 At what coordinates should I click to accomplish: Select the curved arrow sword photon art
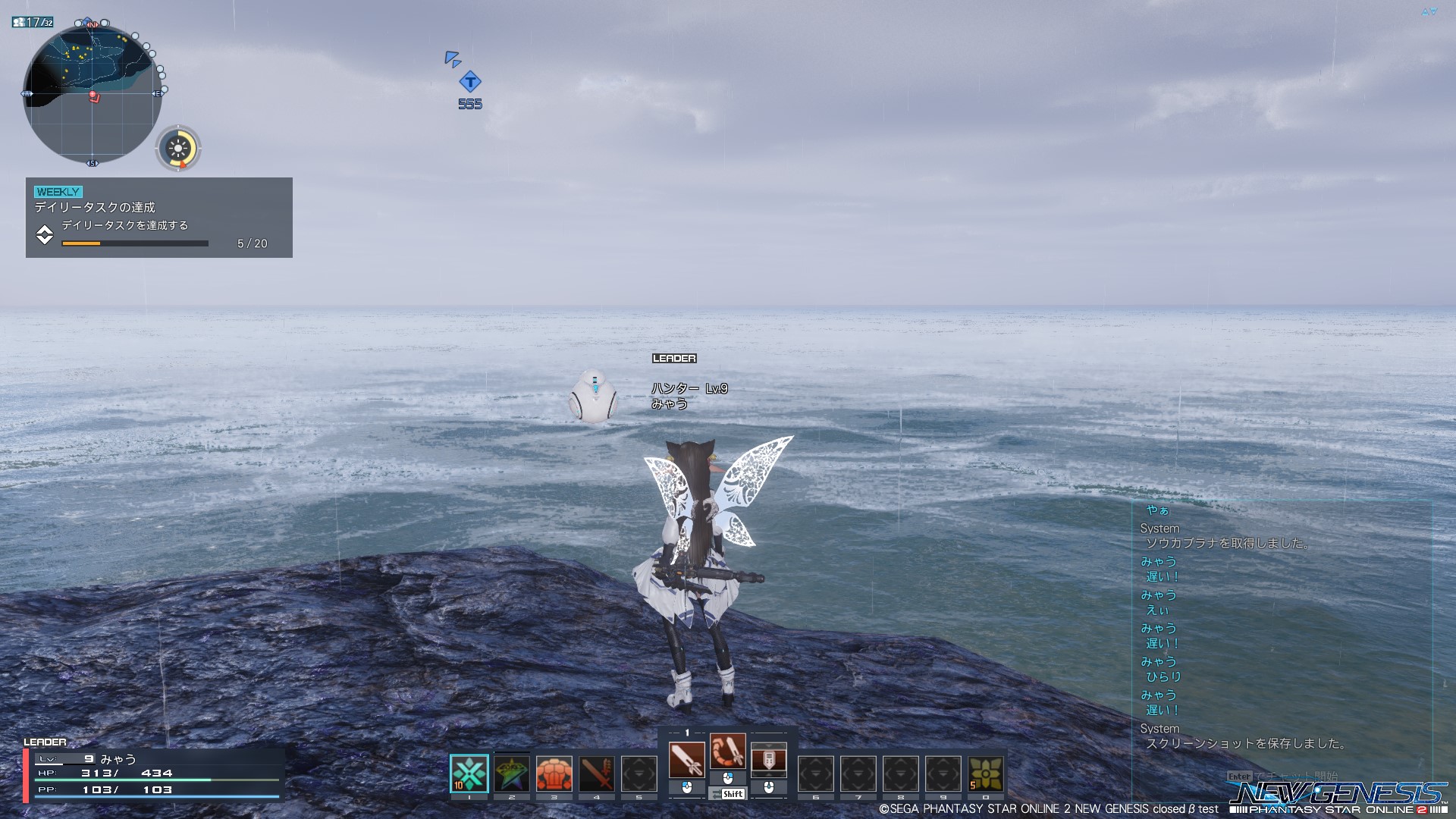coord(728,751)
